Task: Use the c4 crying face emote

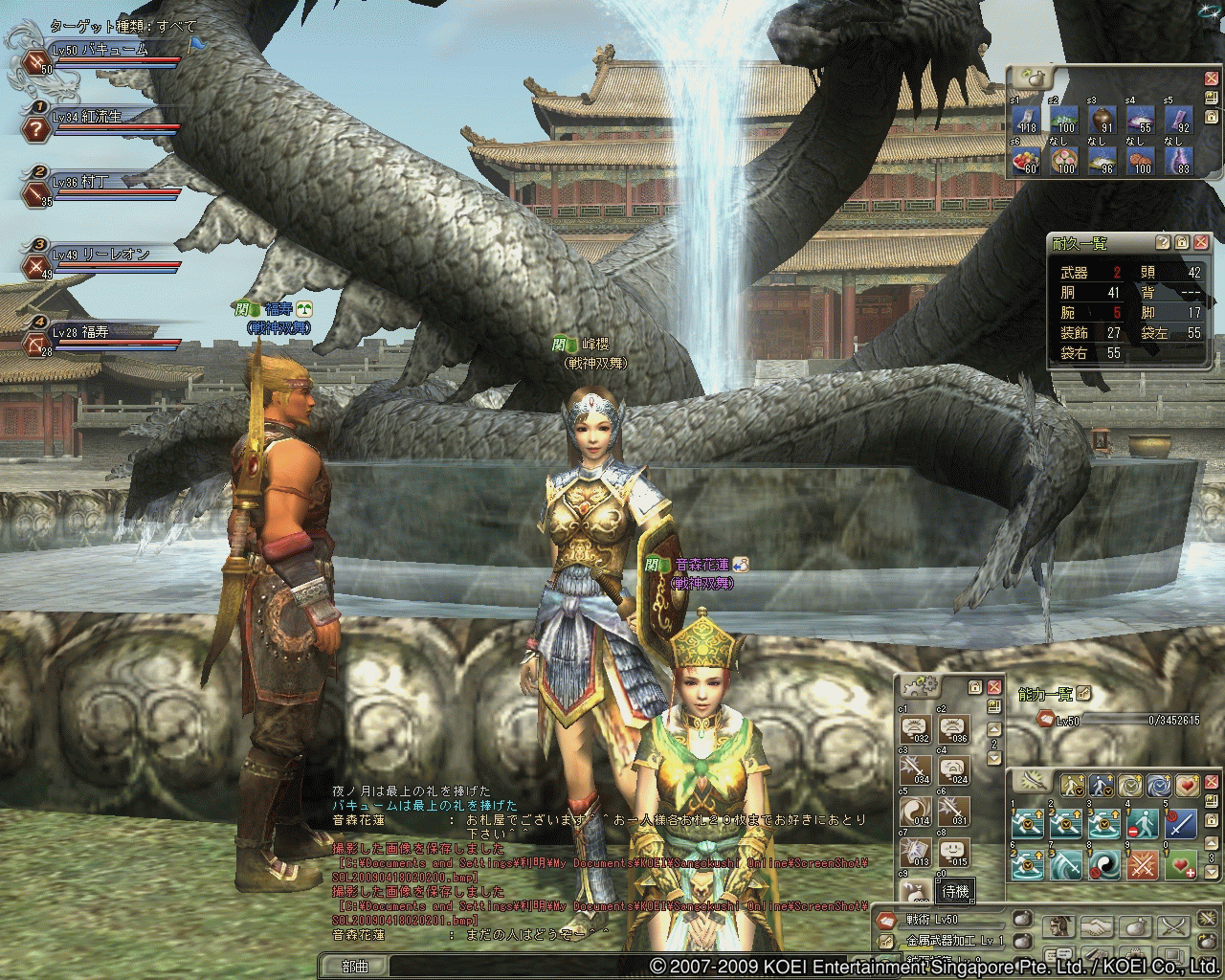Action: 954,768
